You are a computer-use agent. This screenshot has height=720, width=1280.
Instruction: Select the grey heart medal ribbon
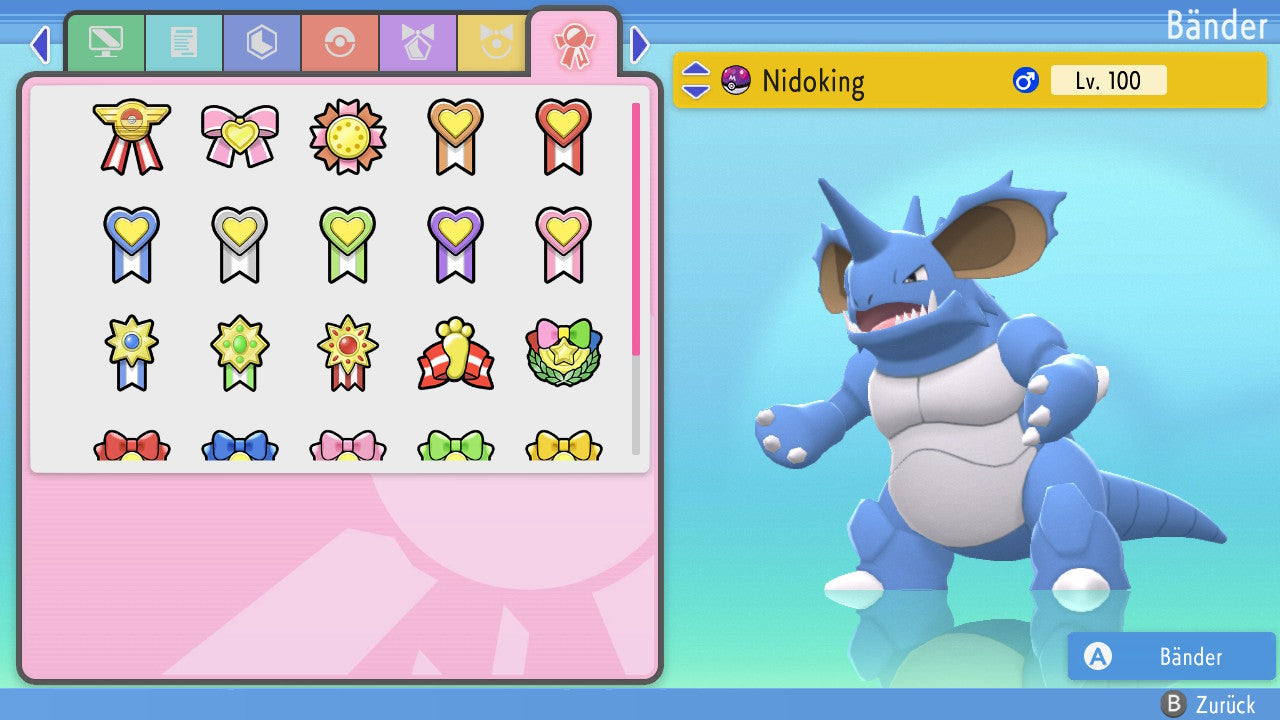pos(240,244)
